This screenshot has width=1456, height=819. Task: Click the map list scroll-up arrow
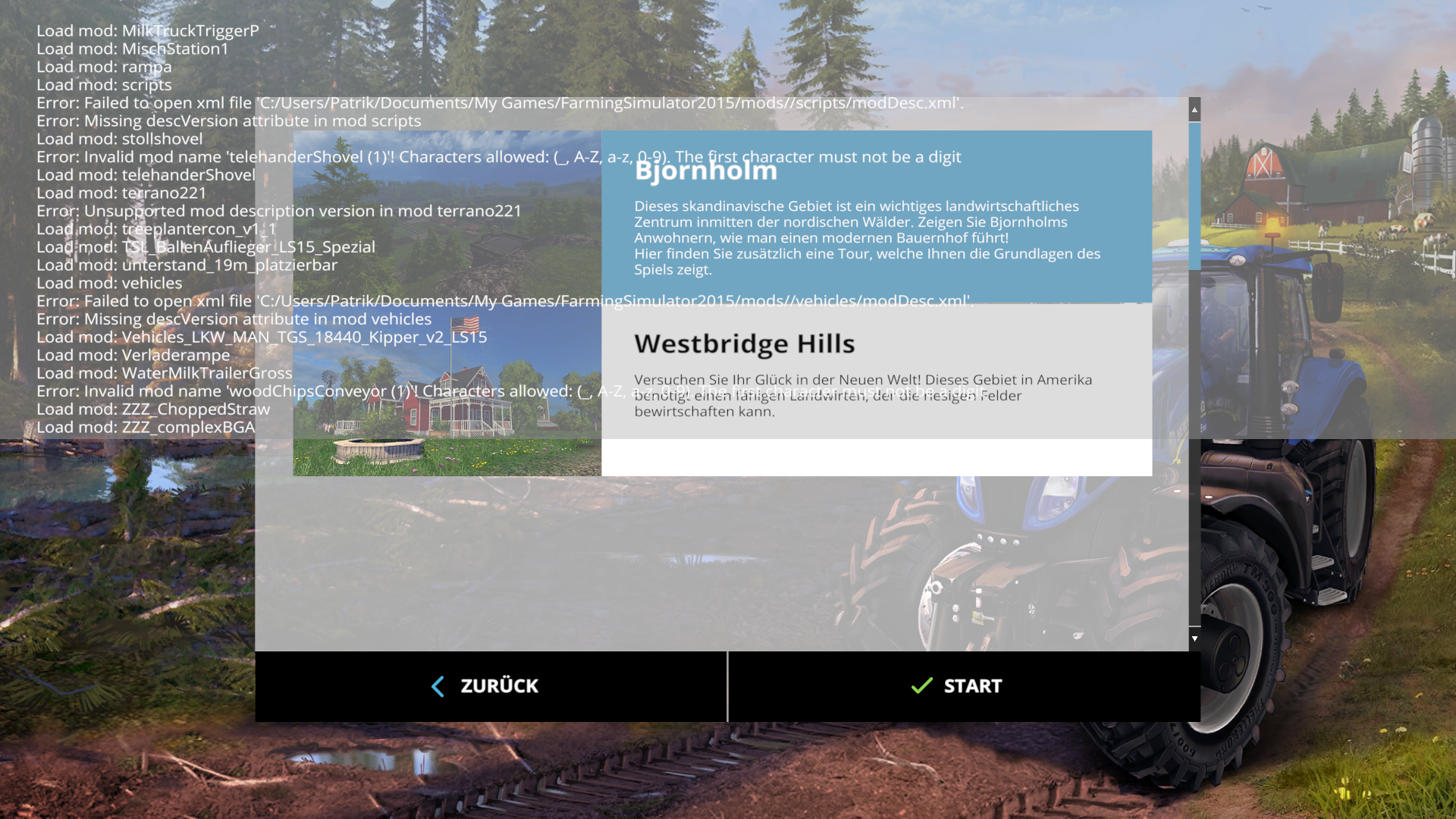tap(1194, 110)
